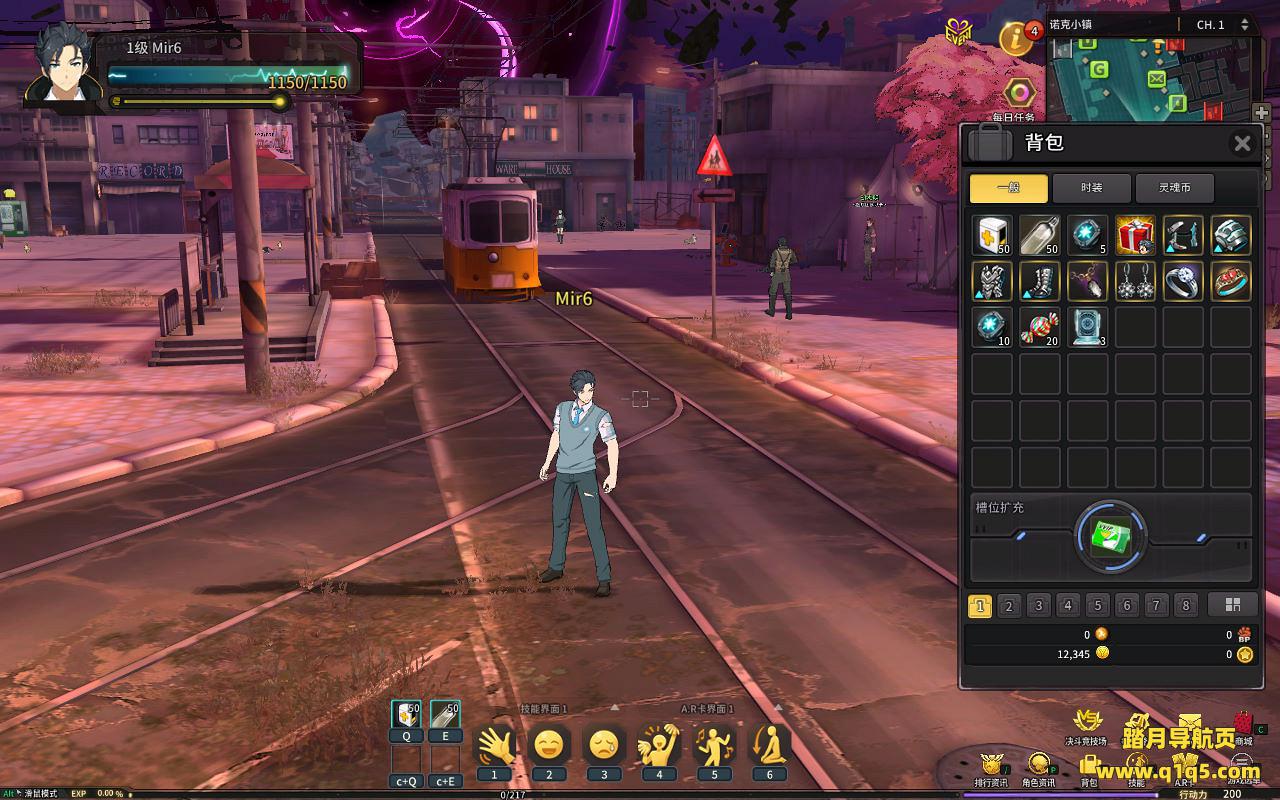The image size is (1280, 800).
Task: Change channel using the CH. 1 selector
Action: [x=1243, y=24]
